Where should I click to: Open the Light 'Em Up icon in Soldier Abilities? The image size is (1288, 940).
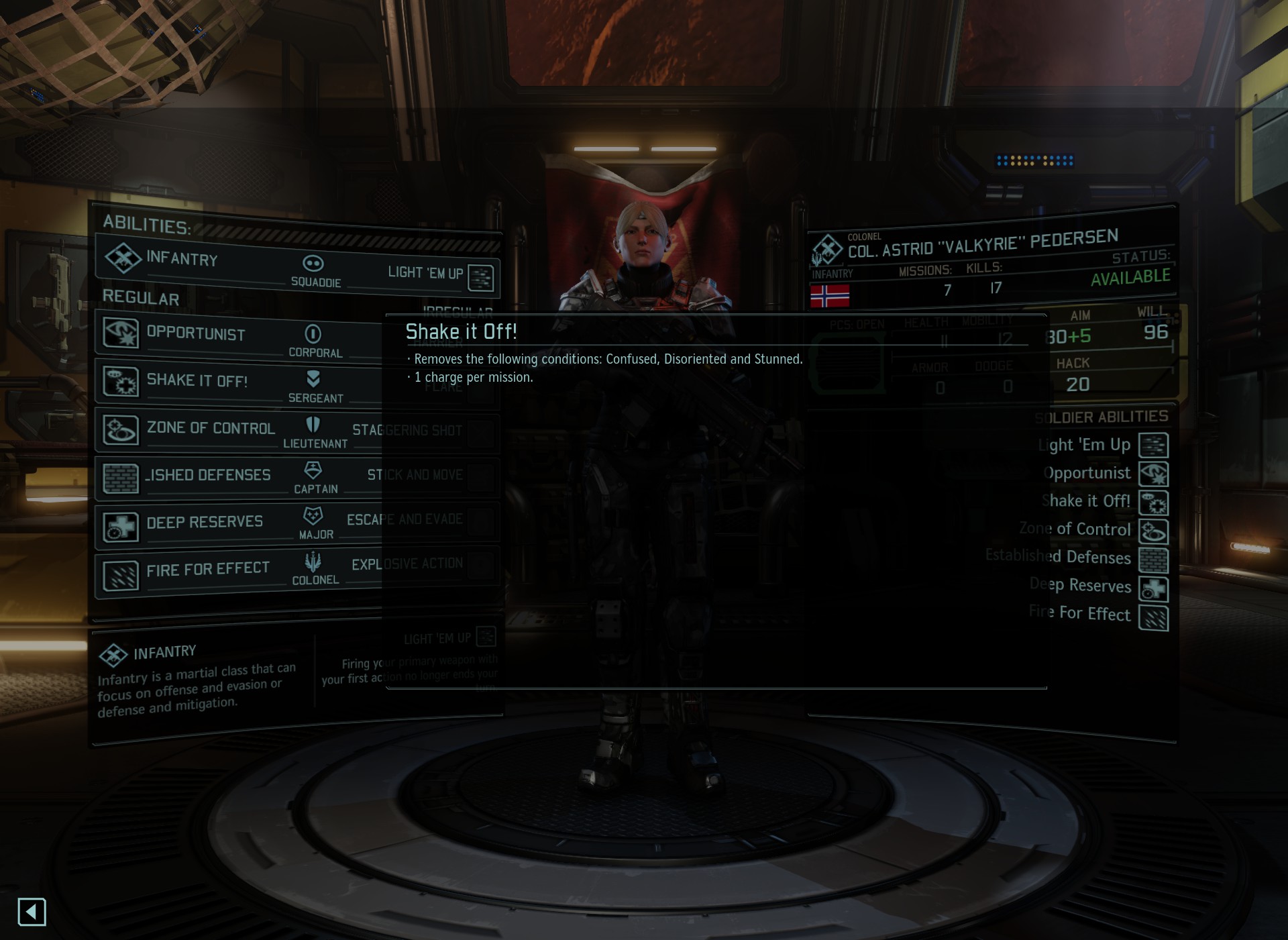[x=1152, y=445]
